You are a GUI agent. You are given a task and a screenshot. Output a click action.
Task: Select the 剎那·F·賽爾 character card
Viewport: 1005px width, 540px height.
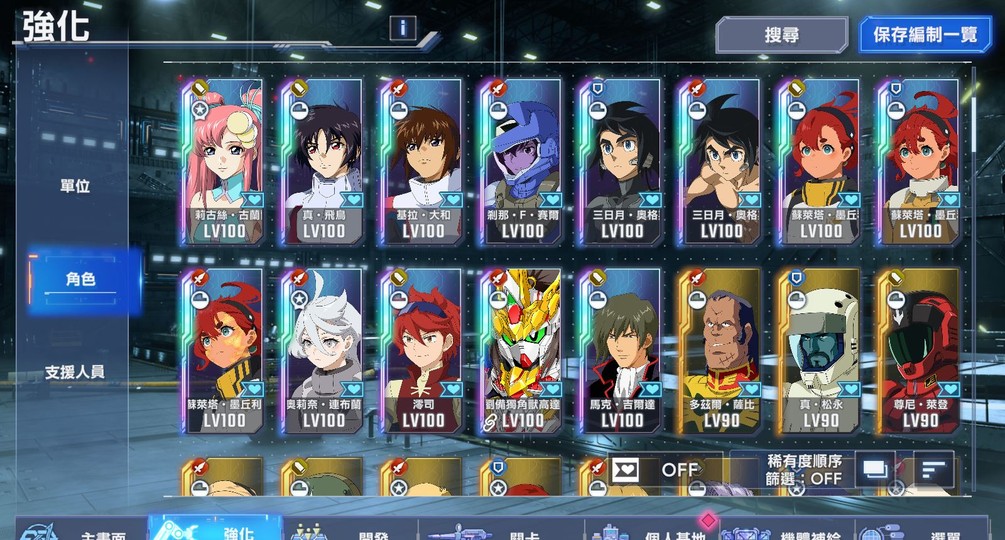click(x=521, y=163)
